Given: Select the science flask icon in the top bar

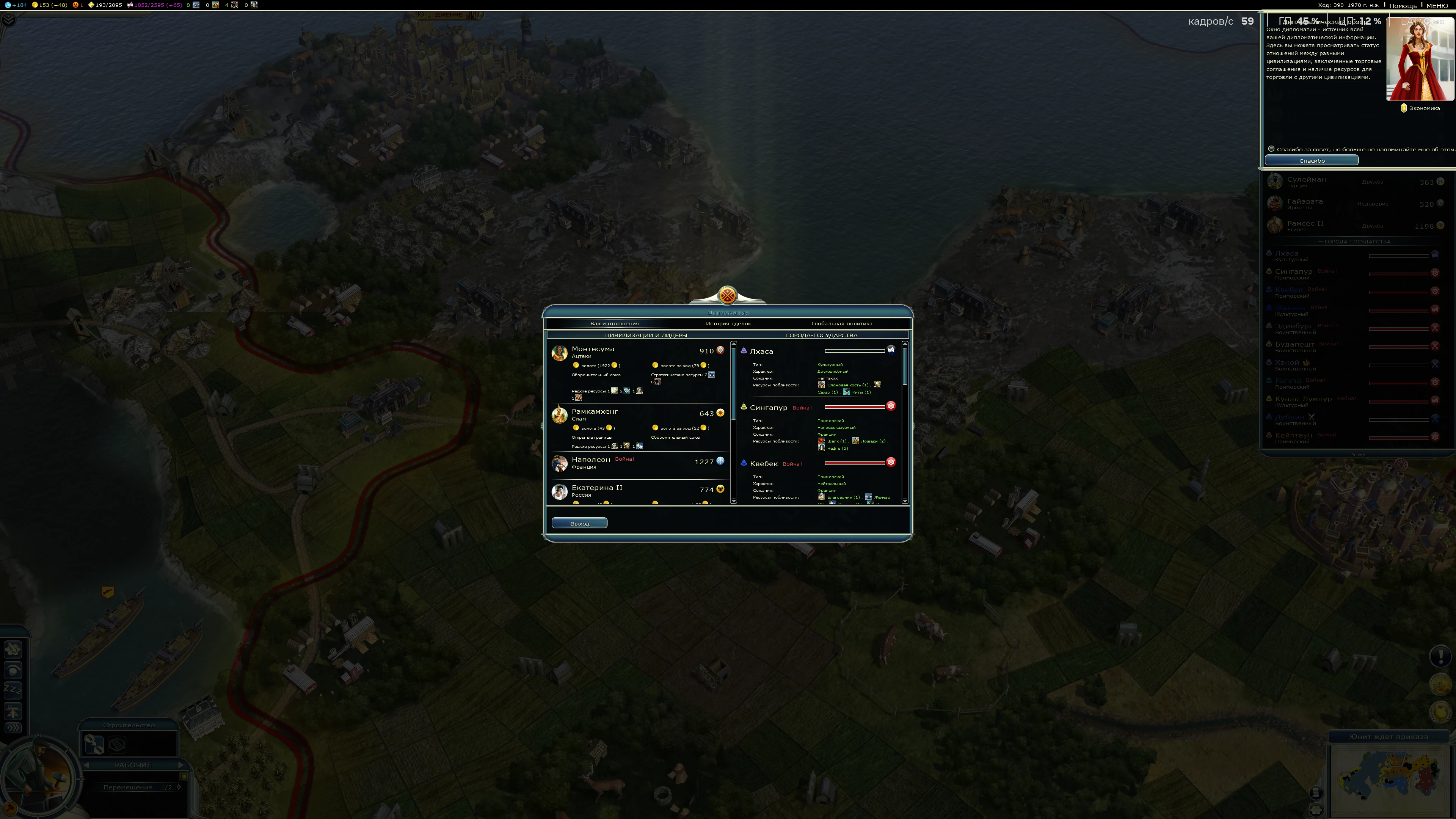Looking at the screenshot, I should click(7, 5).
